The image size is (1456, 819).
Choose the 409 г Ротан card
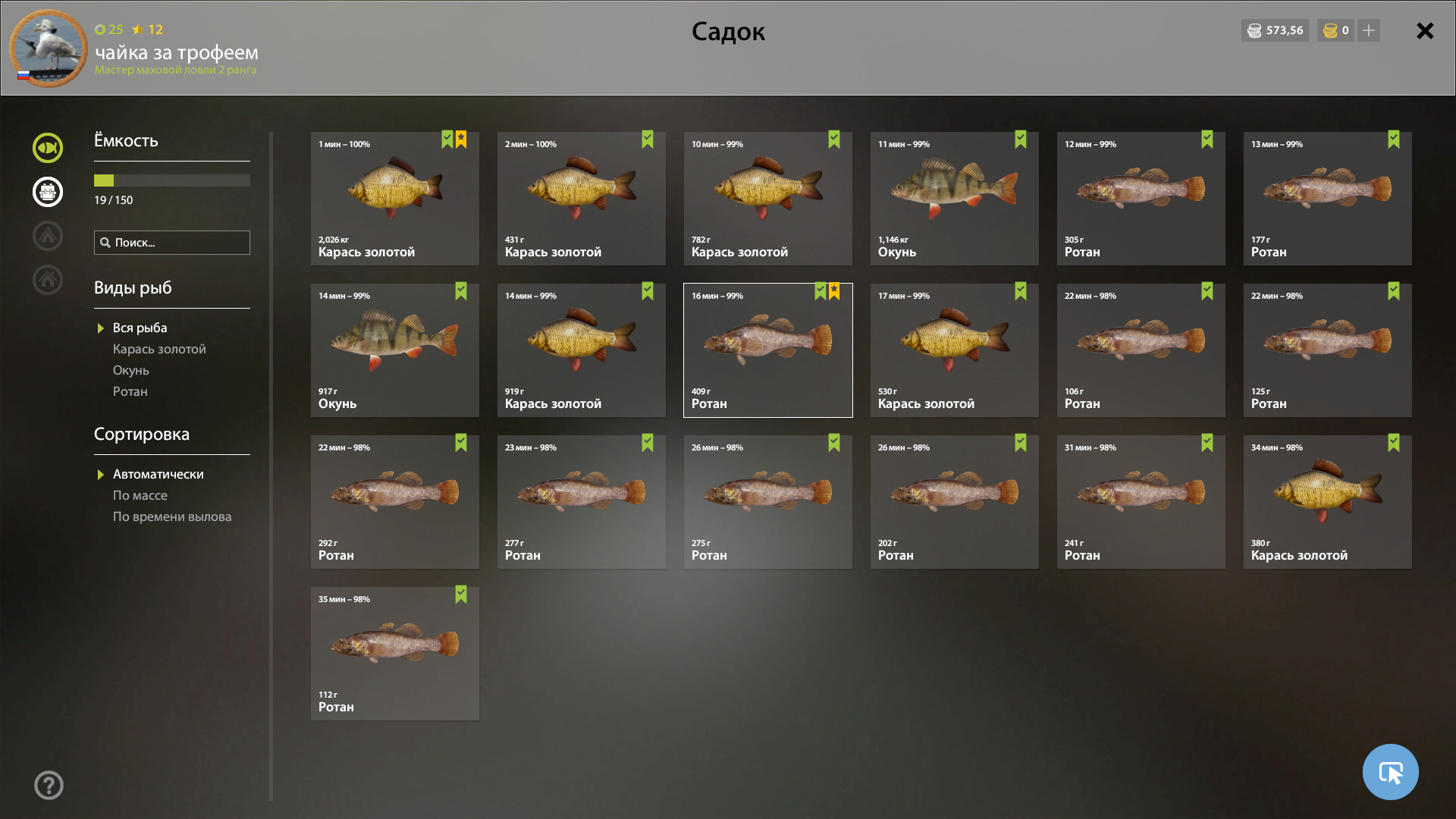767,350
